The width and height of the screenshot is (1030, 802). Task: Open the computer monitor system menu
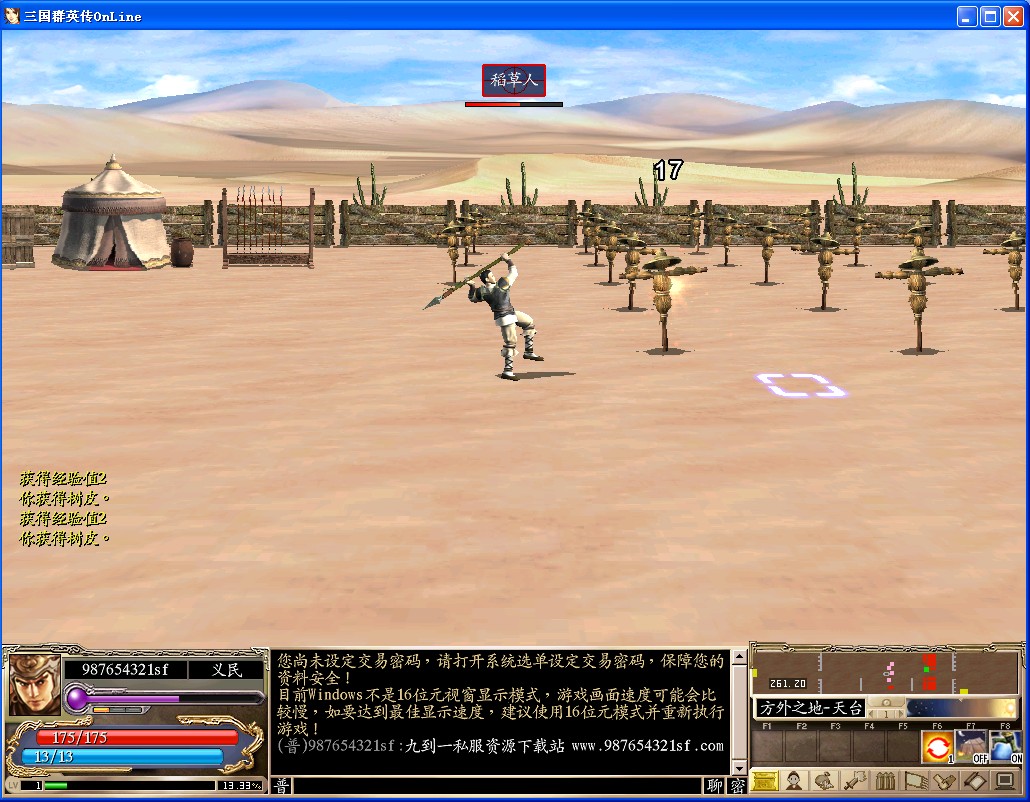coord(1006,781)
